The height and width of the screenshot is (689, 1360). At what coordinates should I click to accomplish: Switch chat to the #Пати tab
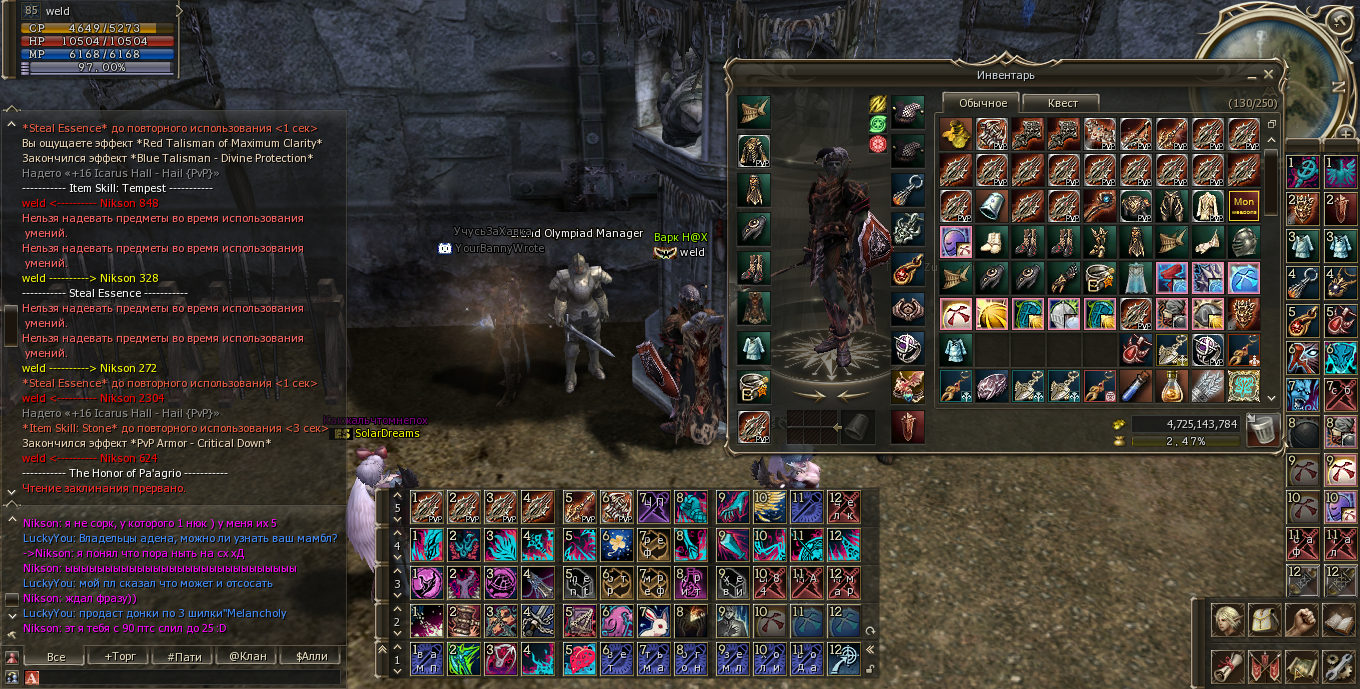click(184, 657)
